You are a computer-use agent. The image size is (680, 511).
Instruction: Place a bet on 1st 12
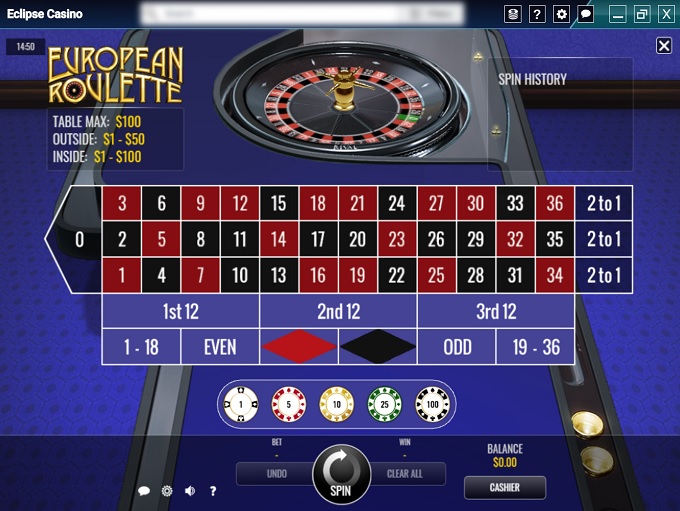pyautogui.click(x=180, y=311)
